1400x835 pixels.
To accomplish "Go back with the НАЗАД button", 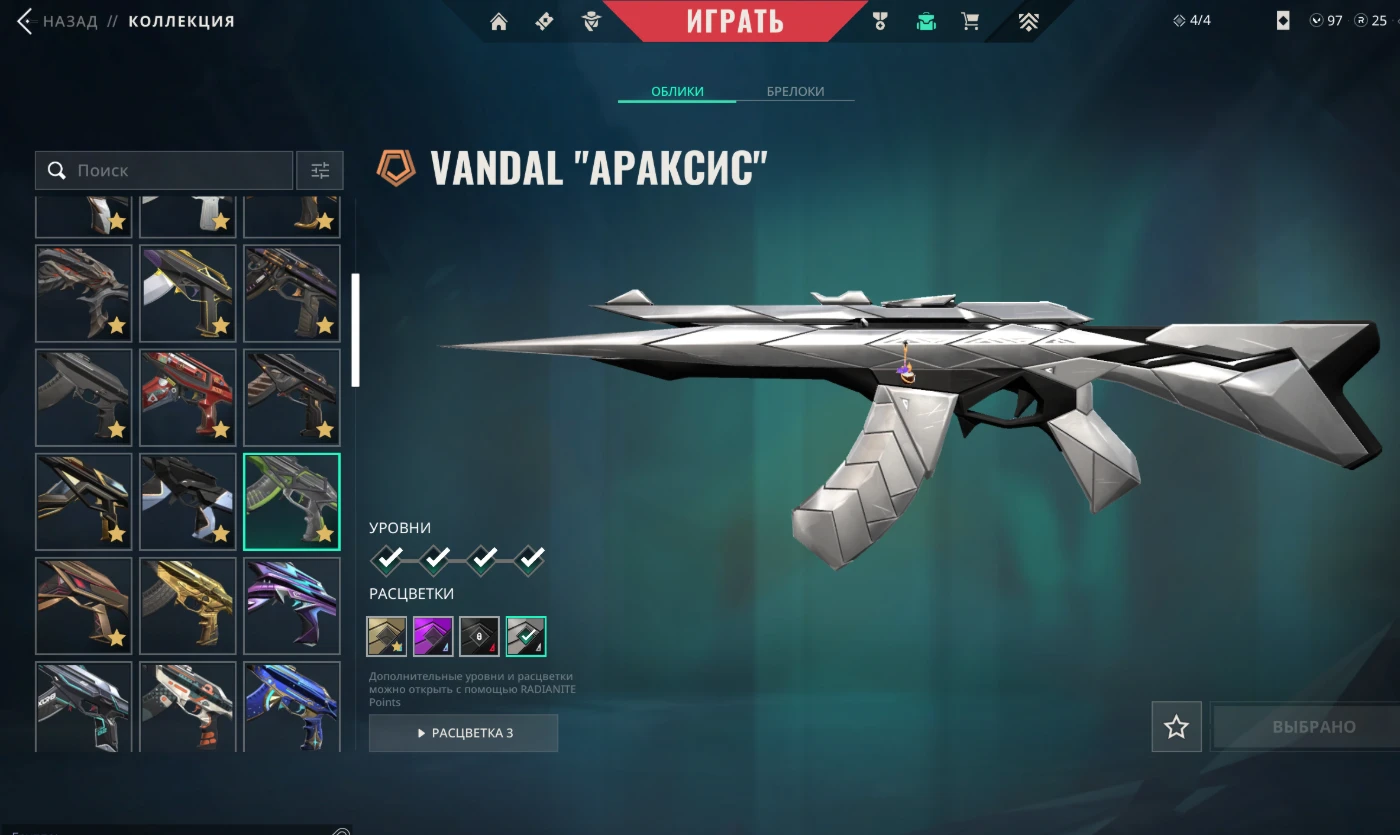I will (58, 21).
